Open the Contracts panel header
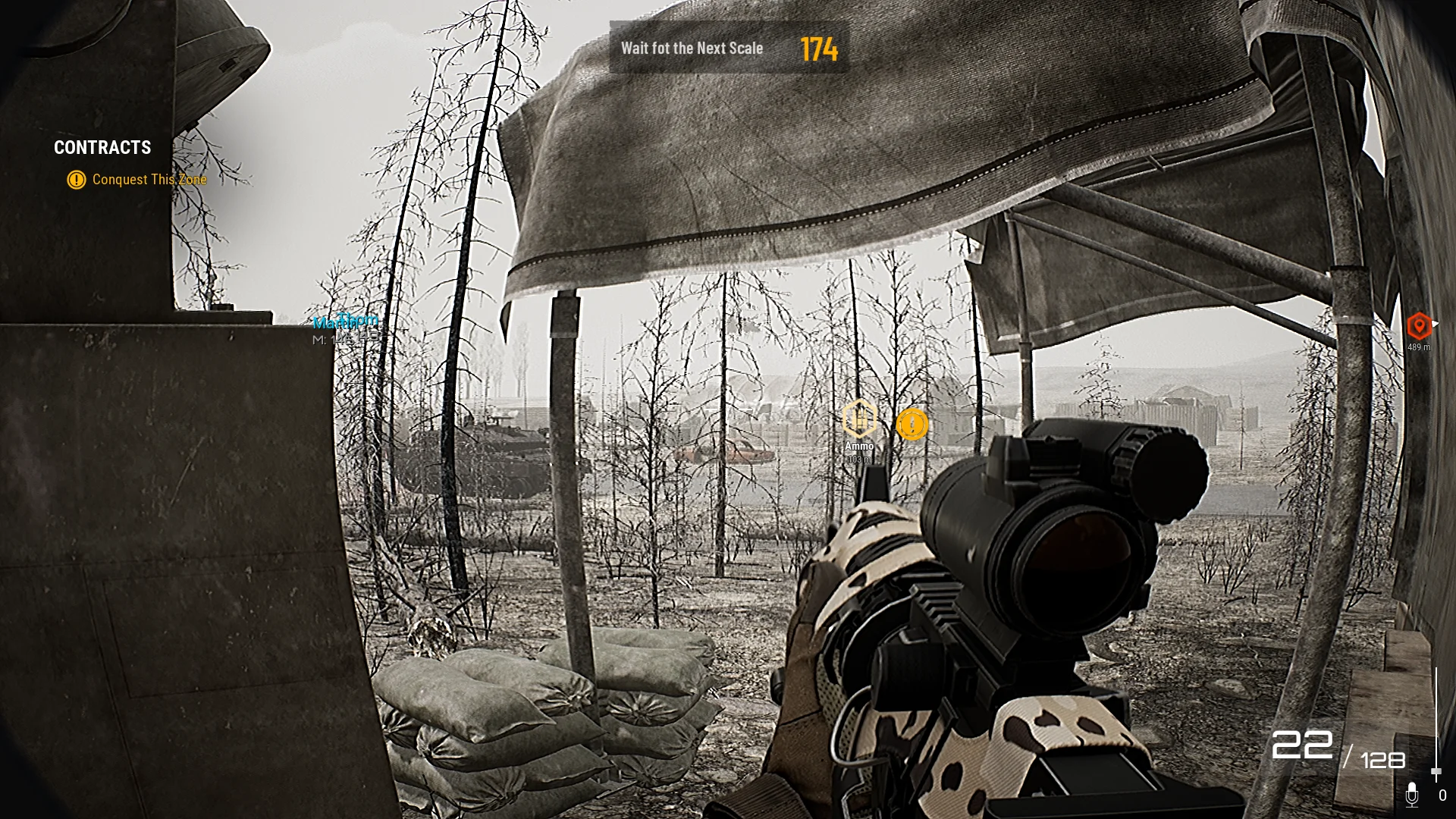 102,148
